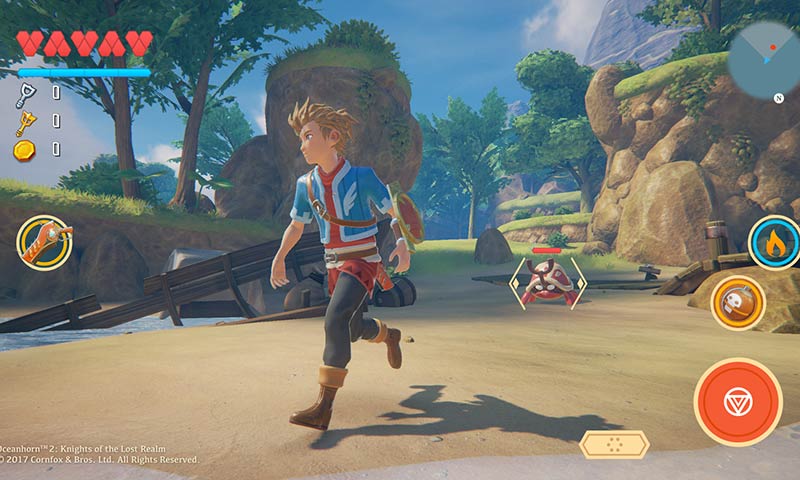
Task: Open the circular minimap
Action: tap(766, 59)
